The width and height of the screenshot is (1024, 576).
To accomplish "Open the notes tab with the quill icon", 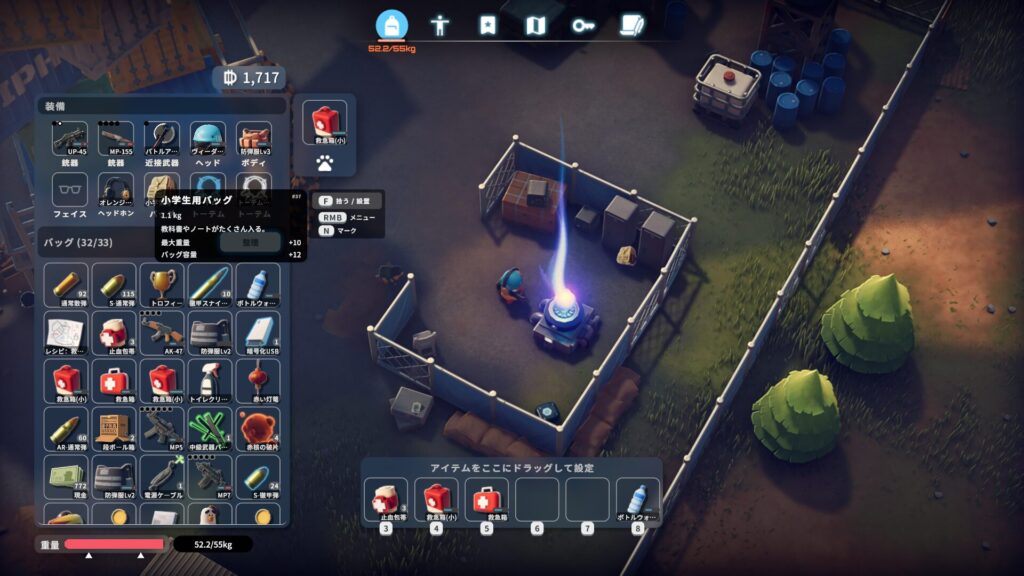I will 631,25.
